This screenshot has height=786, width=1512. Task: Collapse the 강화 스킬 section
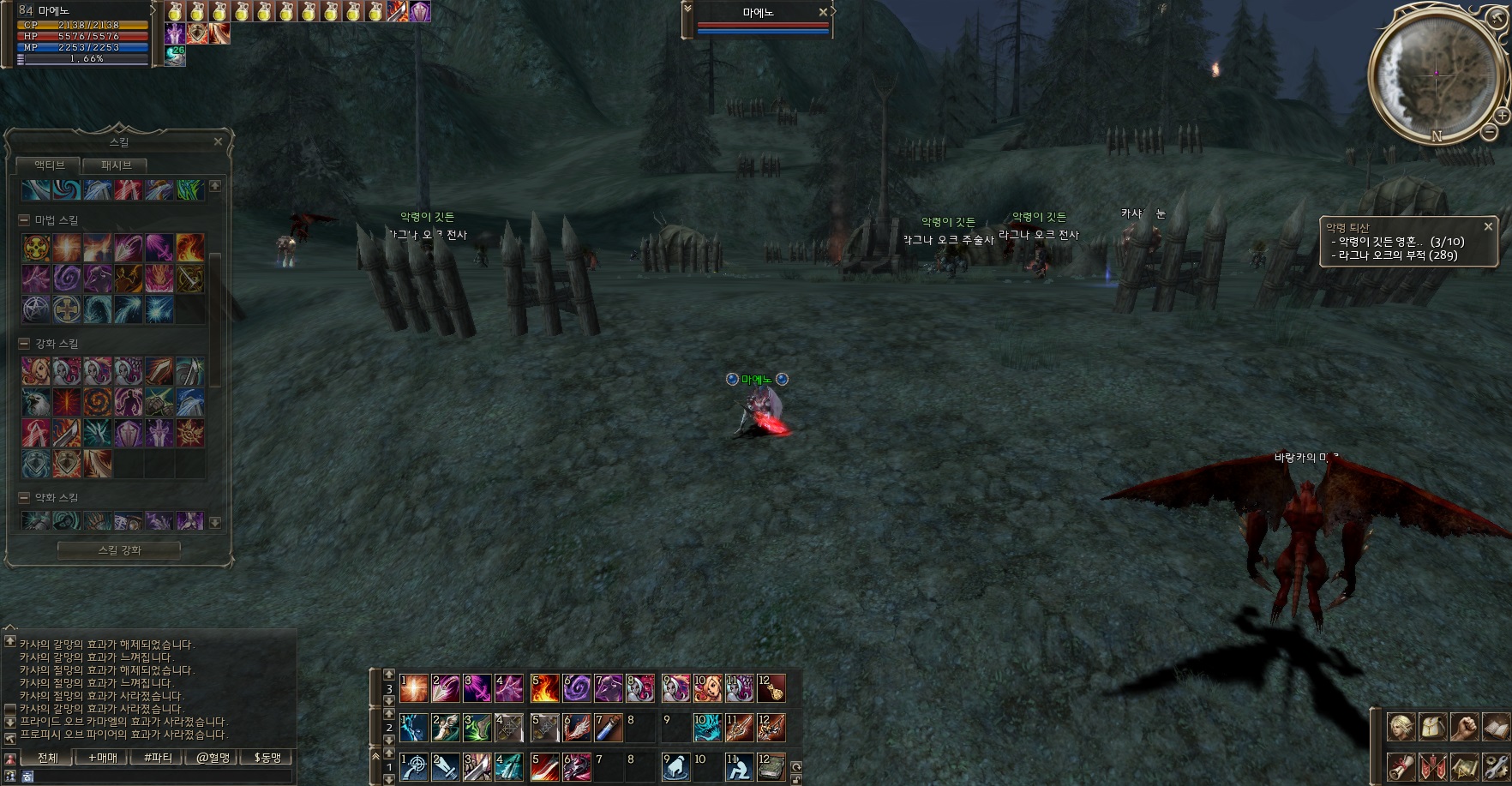(x=24, y=344)
